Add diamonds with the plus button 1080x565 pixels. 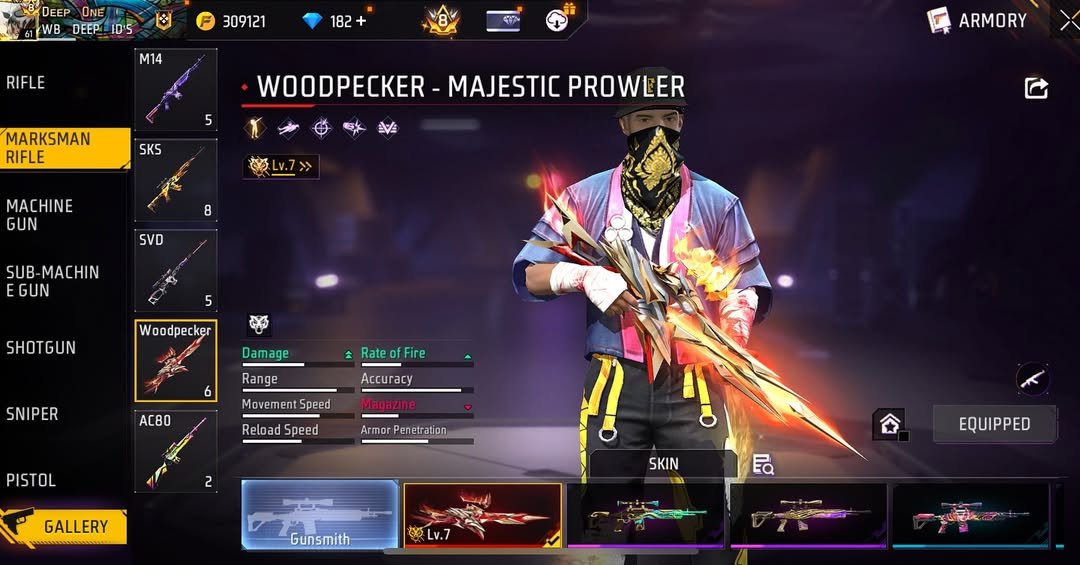pos(361,21)
